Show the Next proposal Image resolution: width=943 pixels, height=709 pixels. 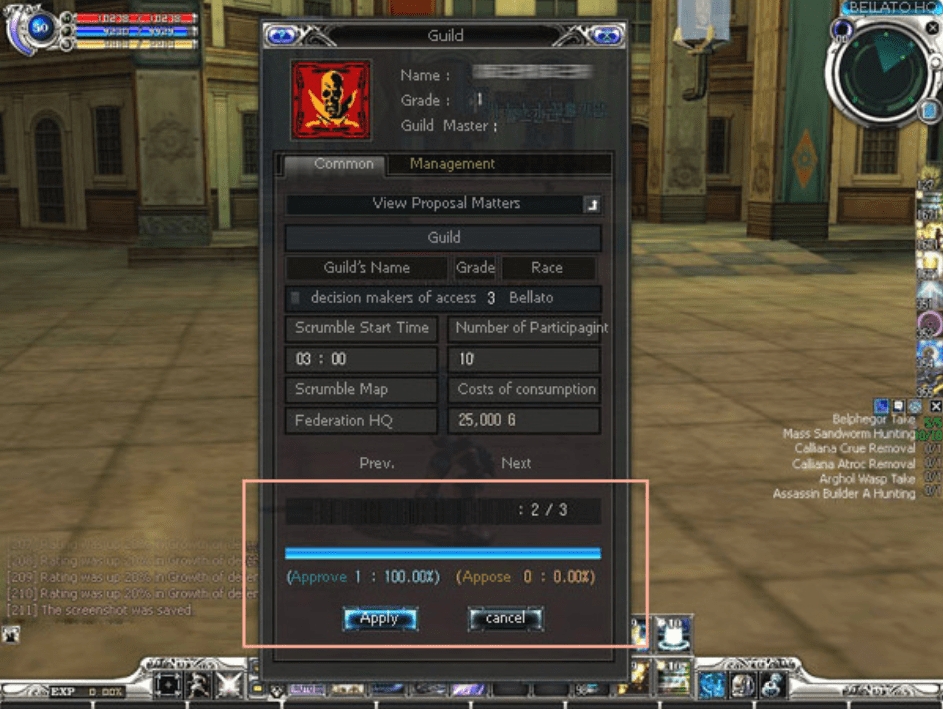point(516,463)
